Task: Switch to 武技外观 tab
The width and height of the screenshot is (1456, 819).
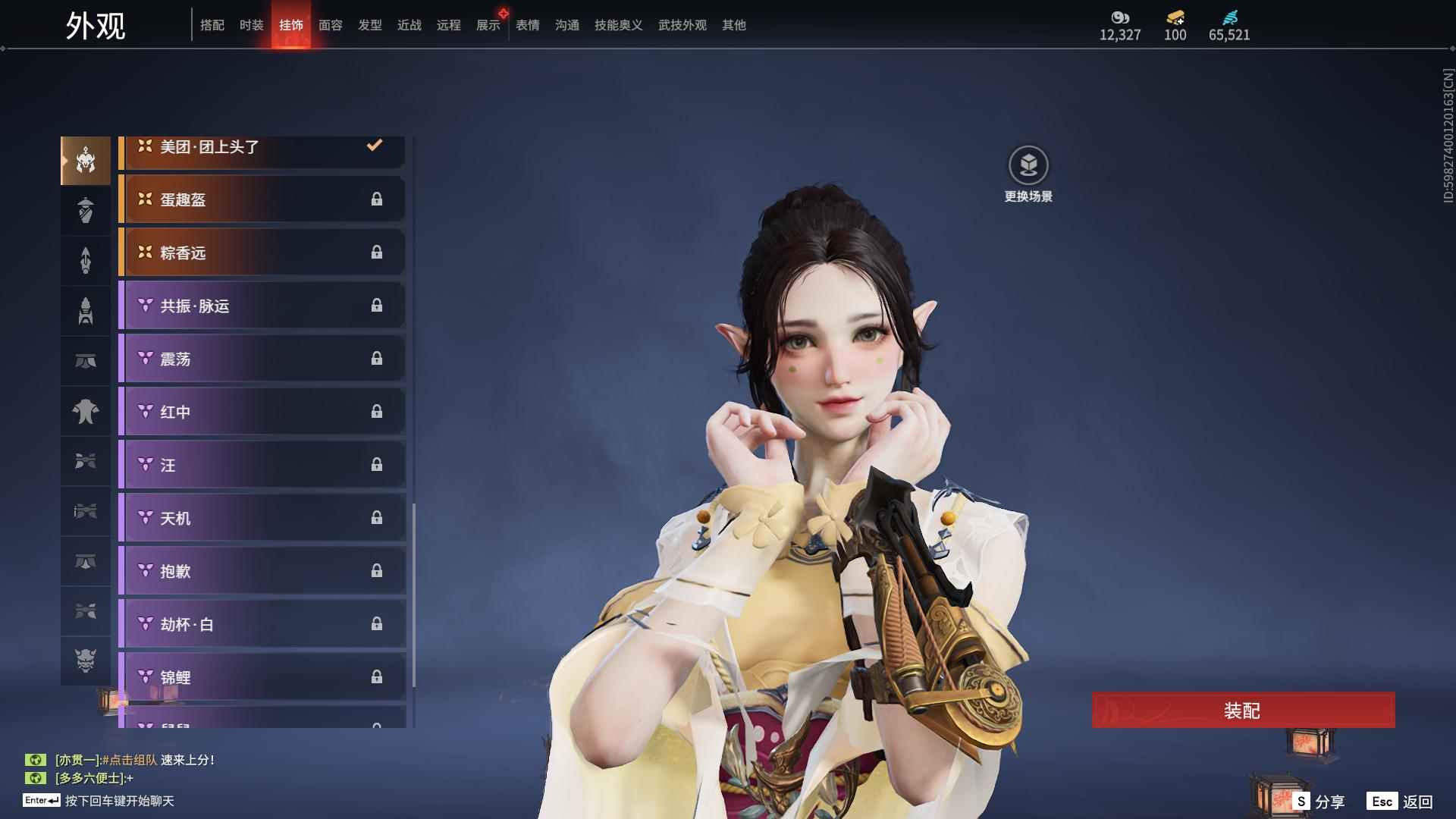Action: 682,25
